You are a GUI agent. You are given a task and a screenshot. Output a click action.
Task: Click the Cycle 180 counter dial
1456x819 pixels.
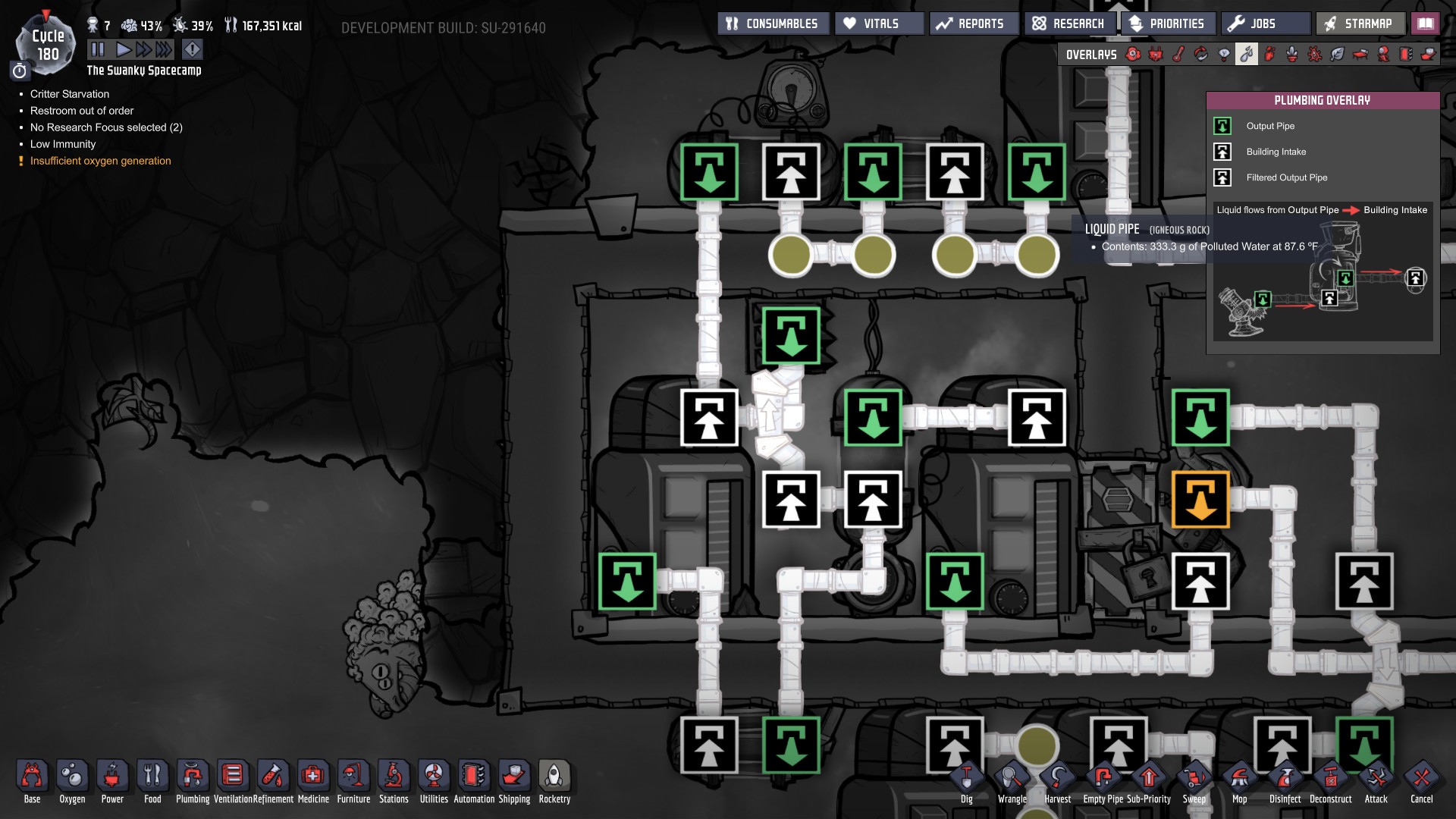coord(48,43)
